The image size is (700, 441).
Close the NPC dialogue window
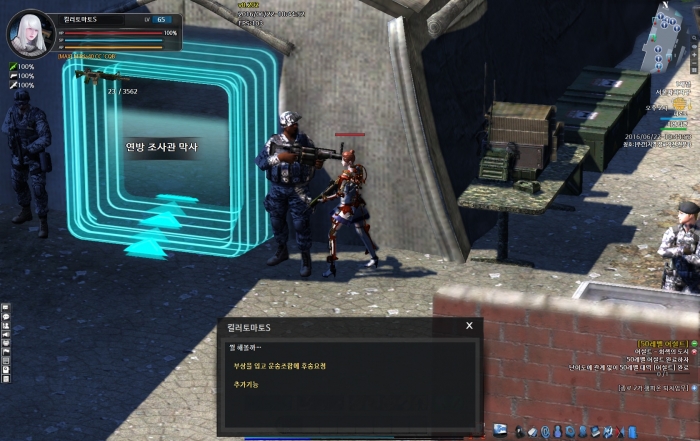(x=469, y=326)
